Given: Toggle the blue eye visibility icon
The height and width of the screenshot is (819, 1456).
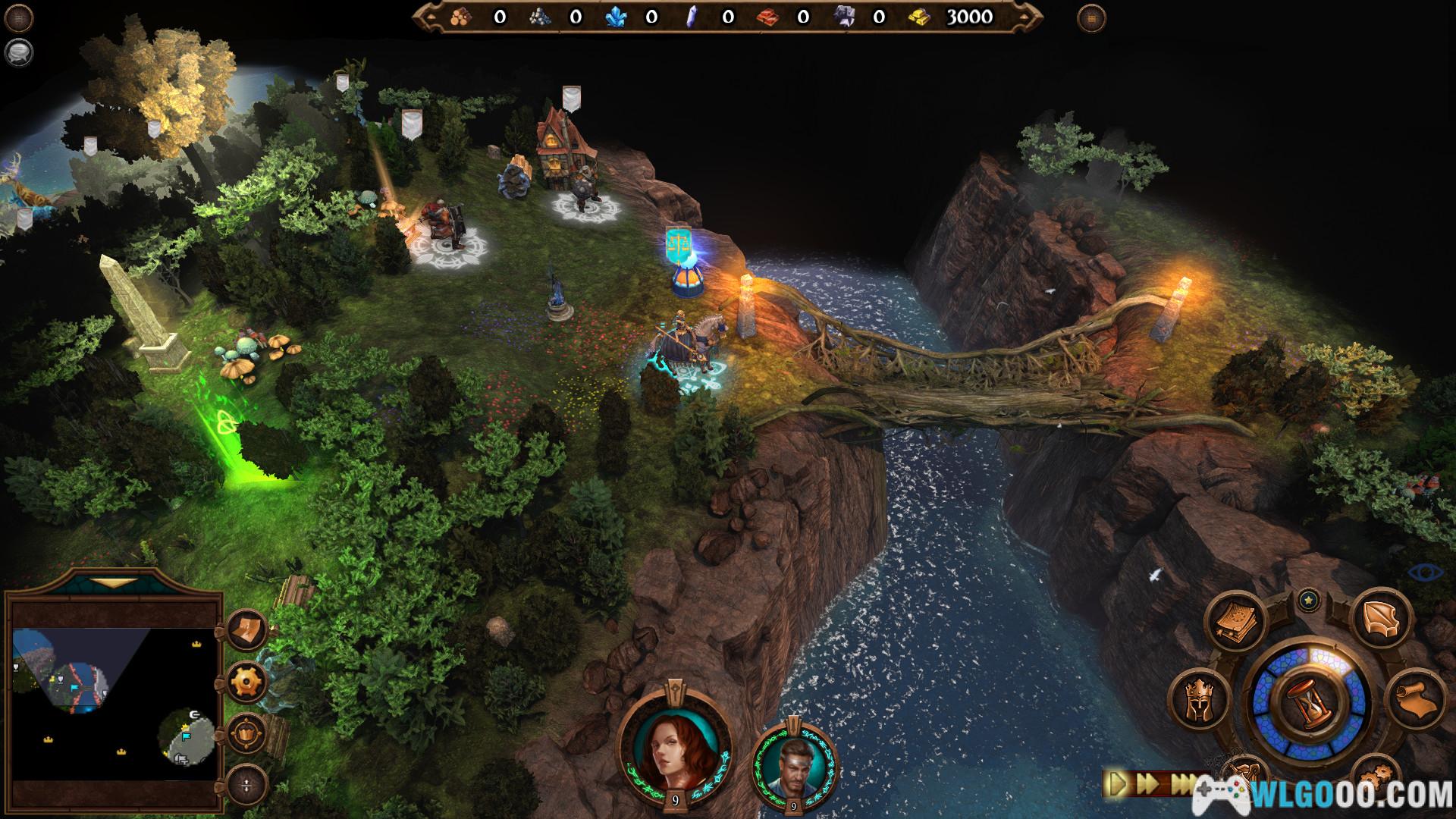Looking at the screenshot, I should [1425, 572].
